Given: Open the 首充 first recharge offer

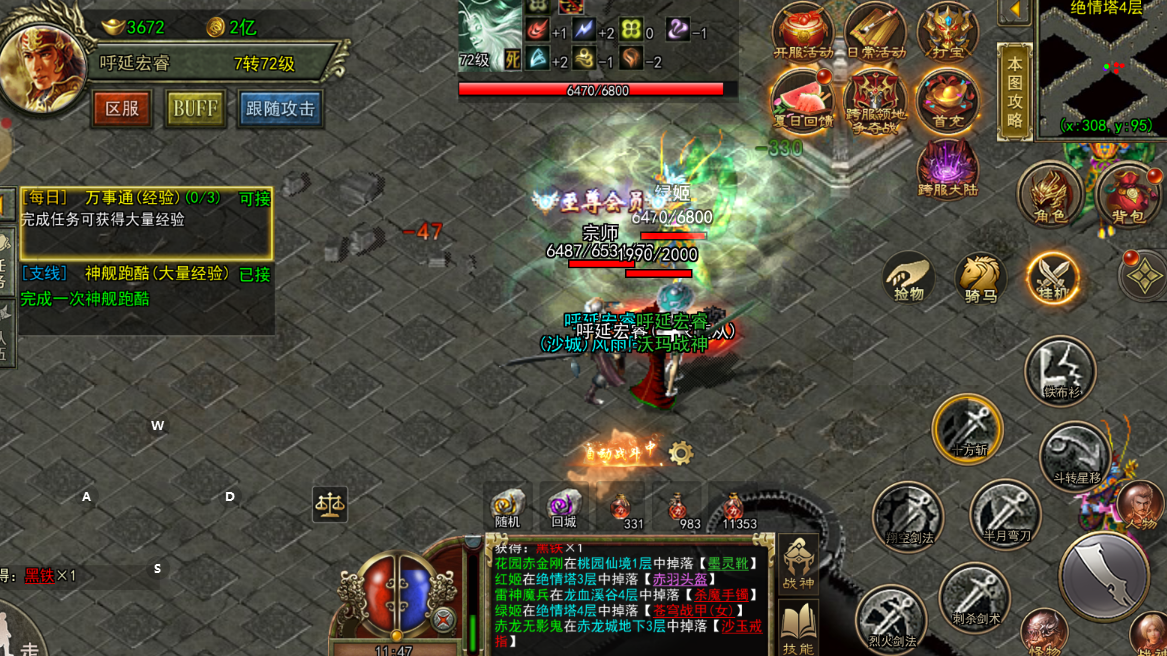Looking at the screenshot, I should click(947, 101).
